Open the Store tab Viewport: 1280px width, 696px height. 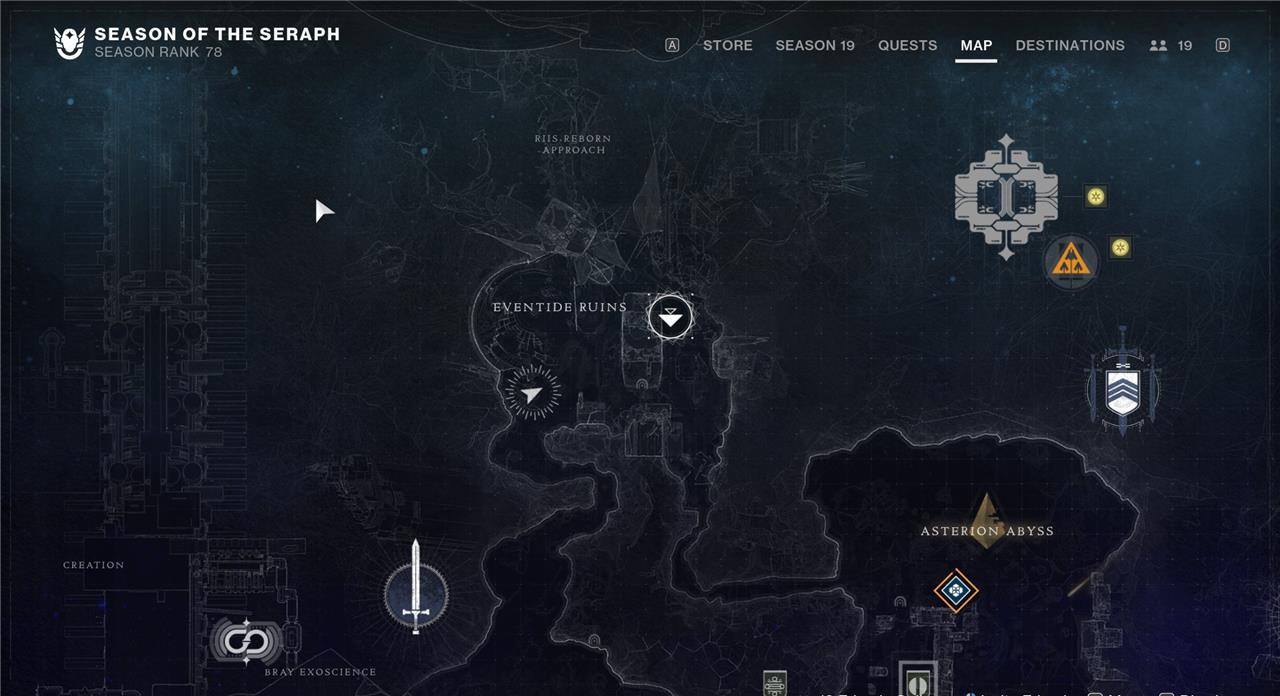pyautogui.click(x=727, y=45)
